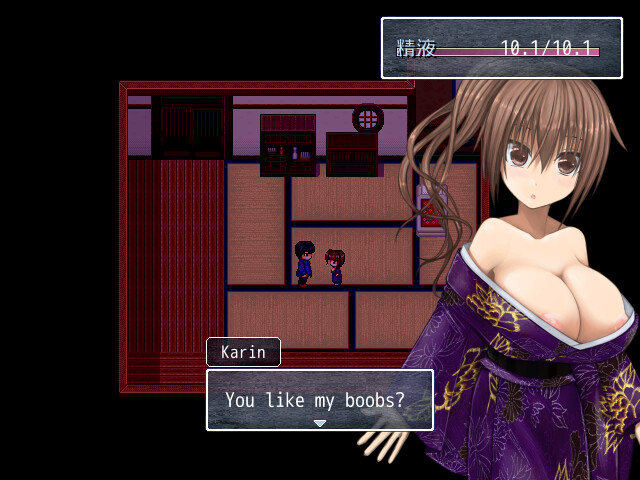Advance dialogue with the continue arrow
Screen dimensions: 640x480
[x=320, y=423]
